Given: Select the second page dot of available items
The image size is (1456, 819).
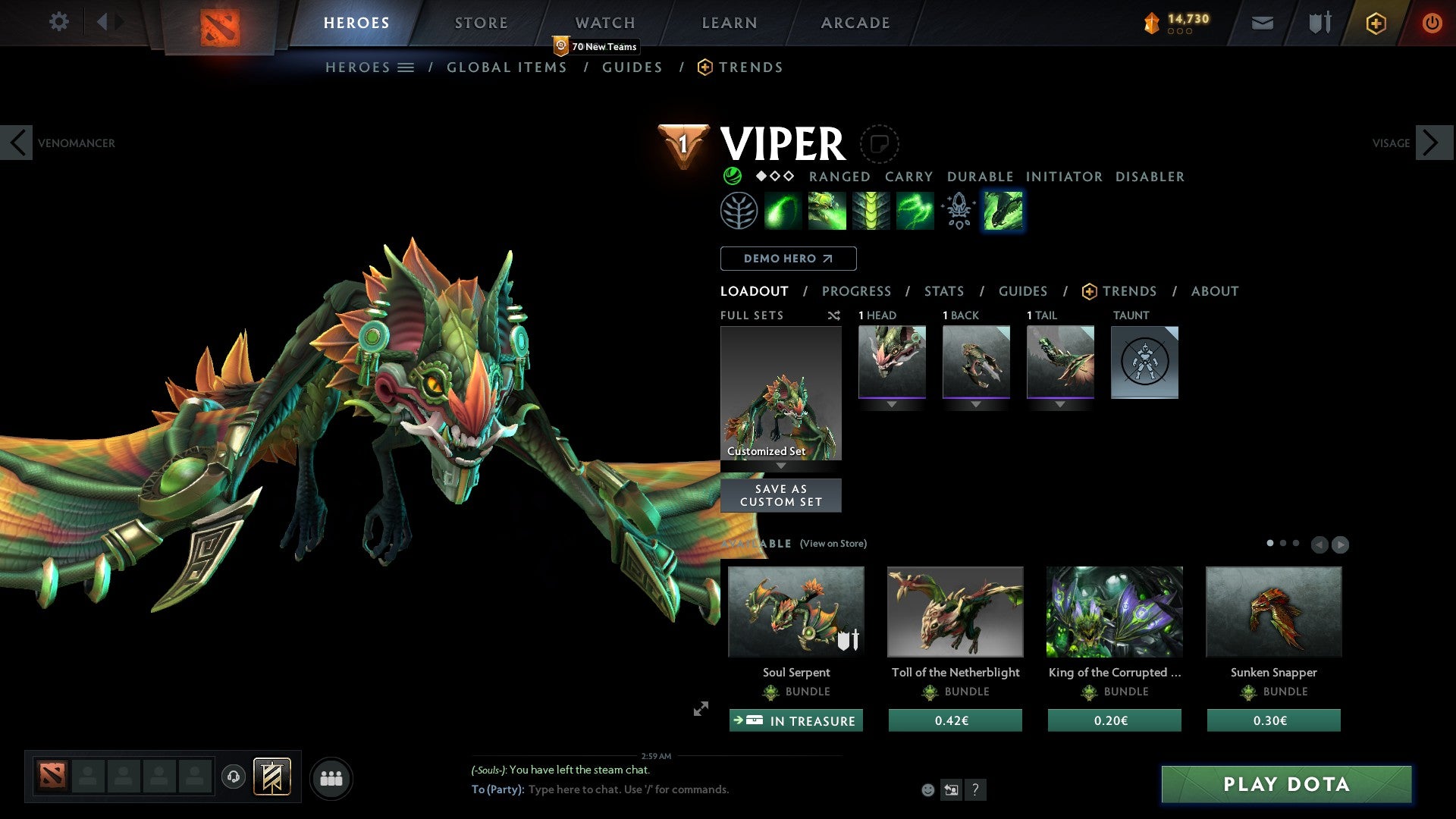Looking at the screenshot, I should click(1284, 544).
